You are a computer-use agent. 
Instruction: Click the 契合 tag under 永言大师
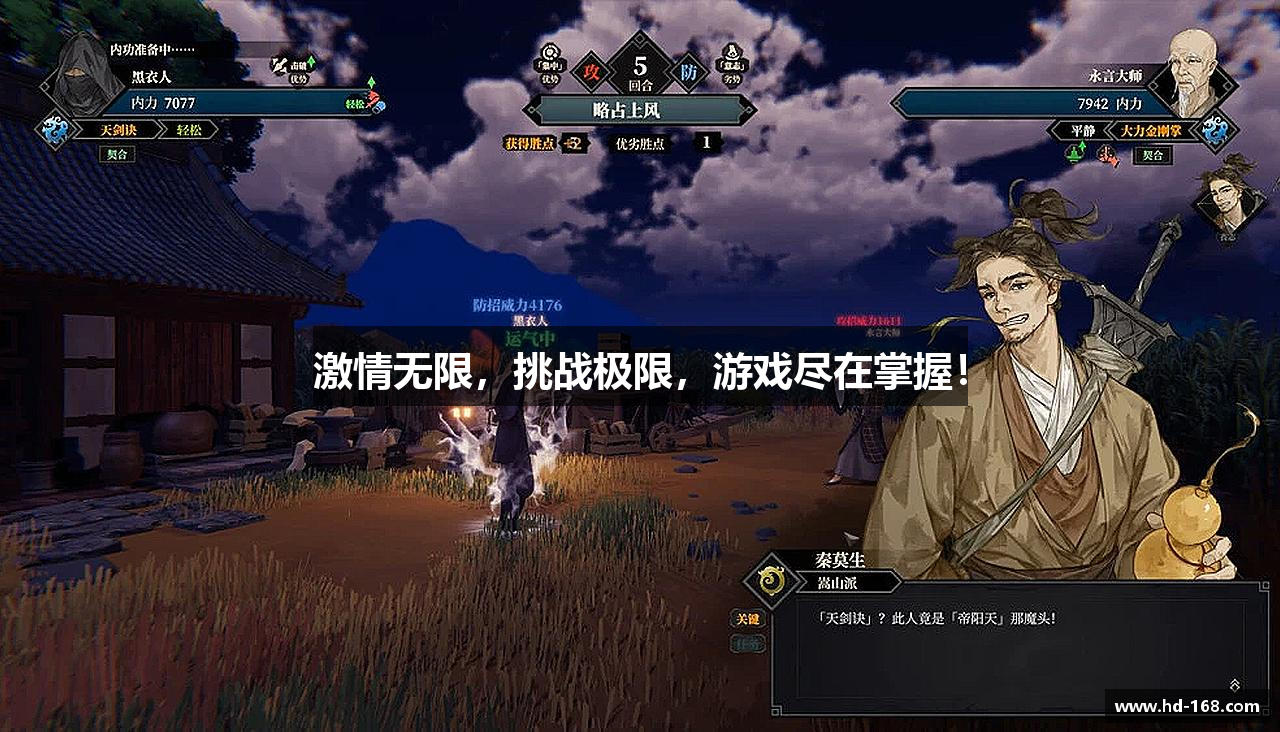coord(1152,155)
